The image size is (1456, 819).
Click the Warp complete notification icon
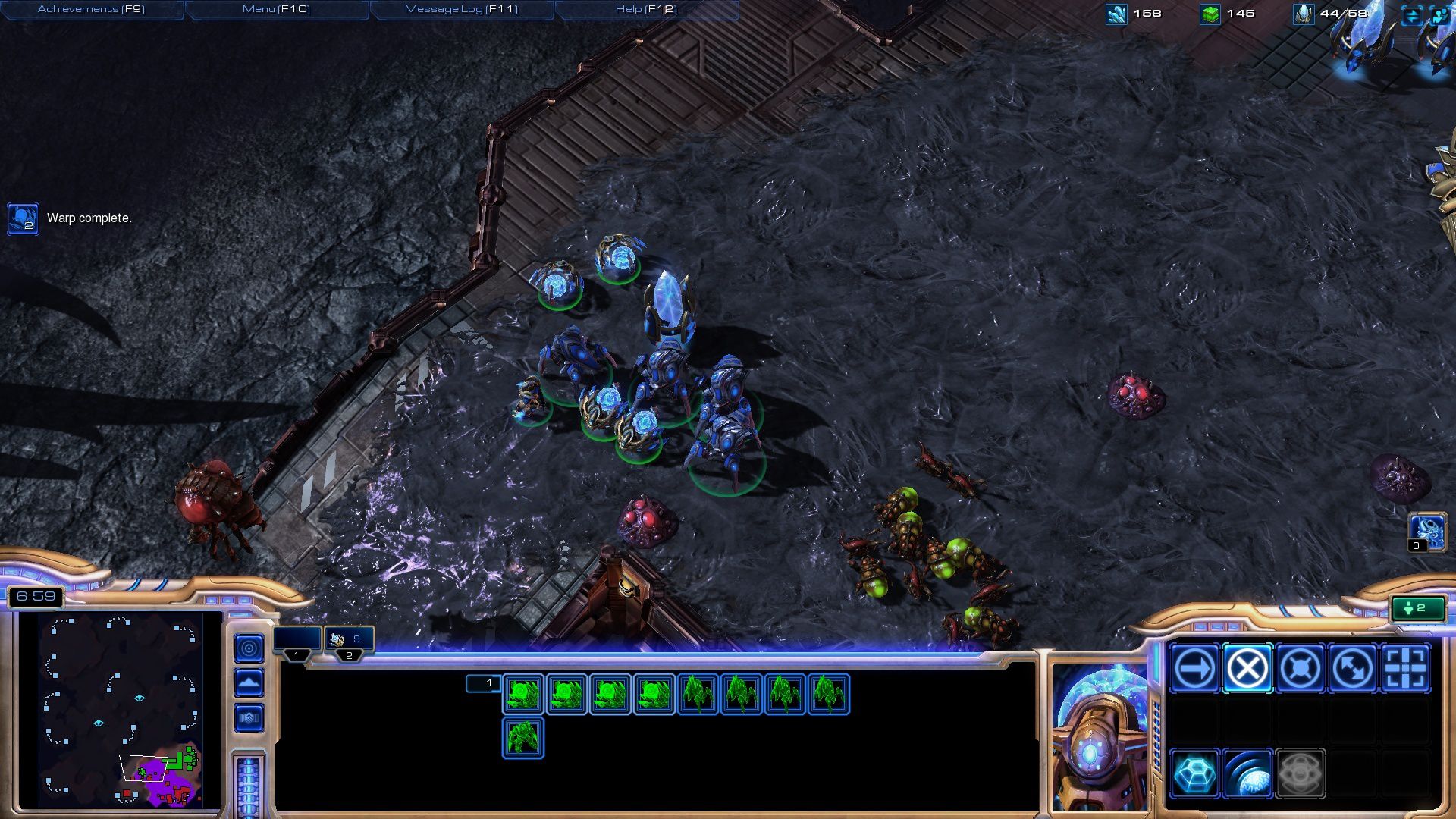pyautogui.click(x=23, y=218)
